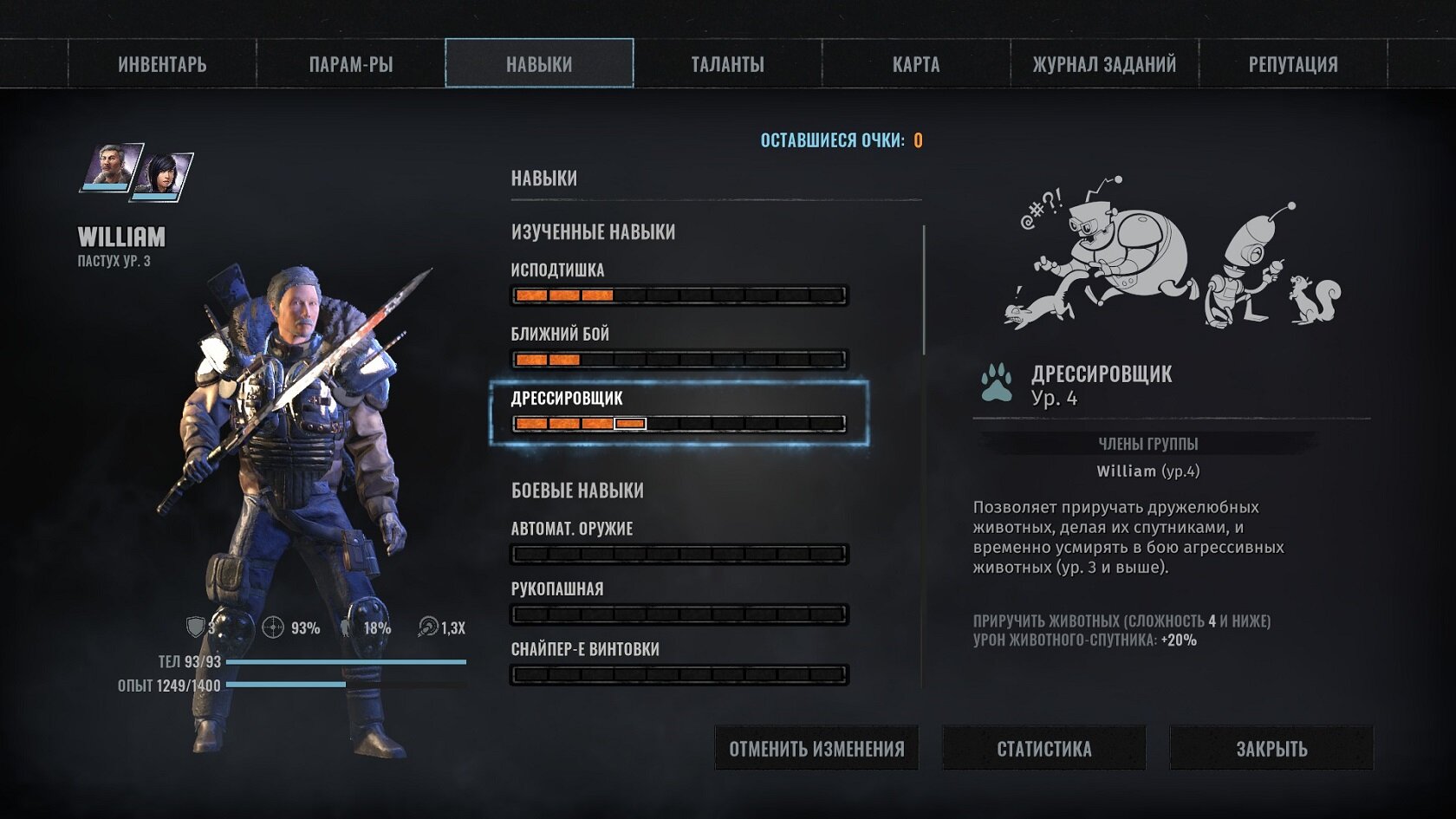The height and width of the screenshot is (819, 1456).
Task: Select the Дрессировщик skill bar
Action: tap(679, 424)
